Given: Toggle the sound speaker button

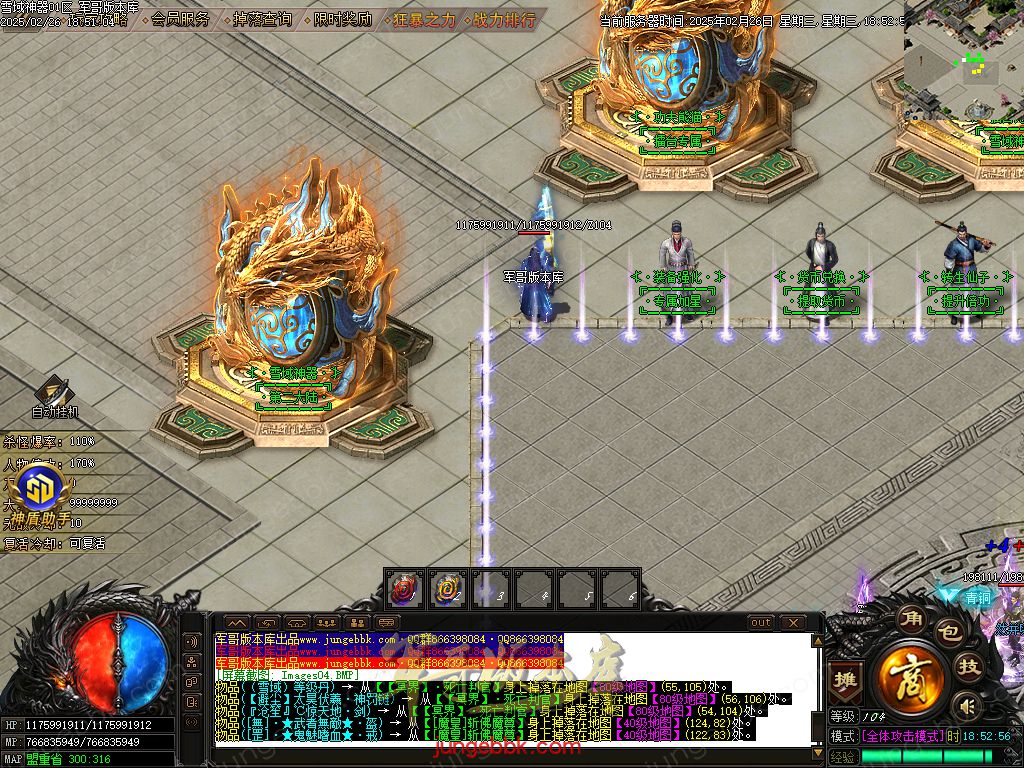Looking at the screenshot, I should pos(966,707).
